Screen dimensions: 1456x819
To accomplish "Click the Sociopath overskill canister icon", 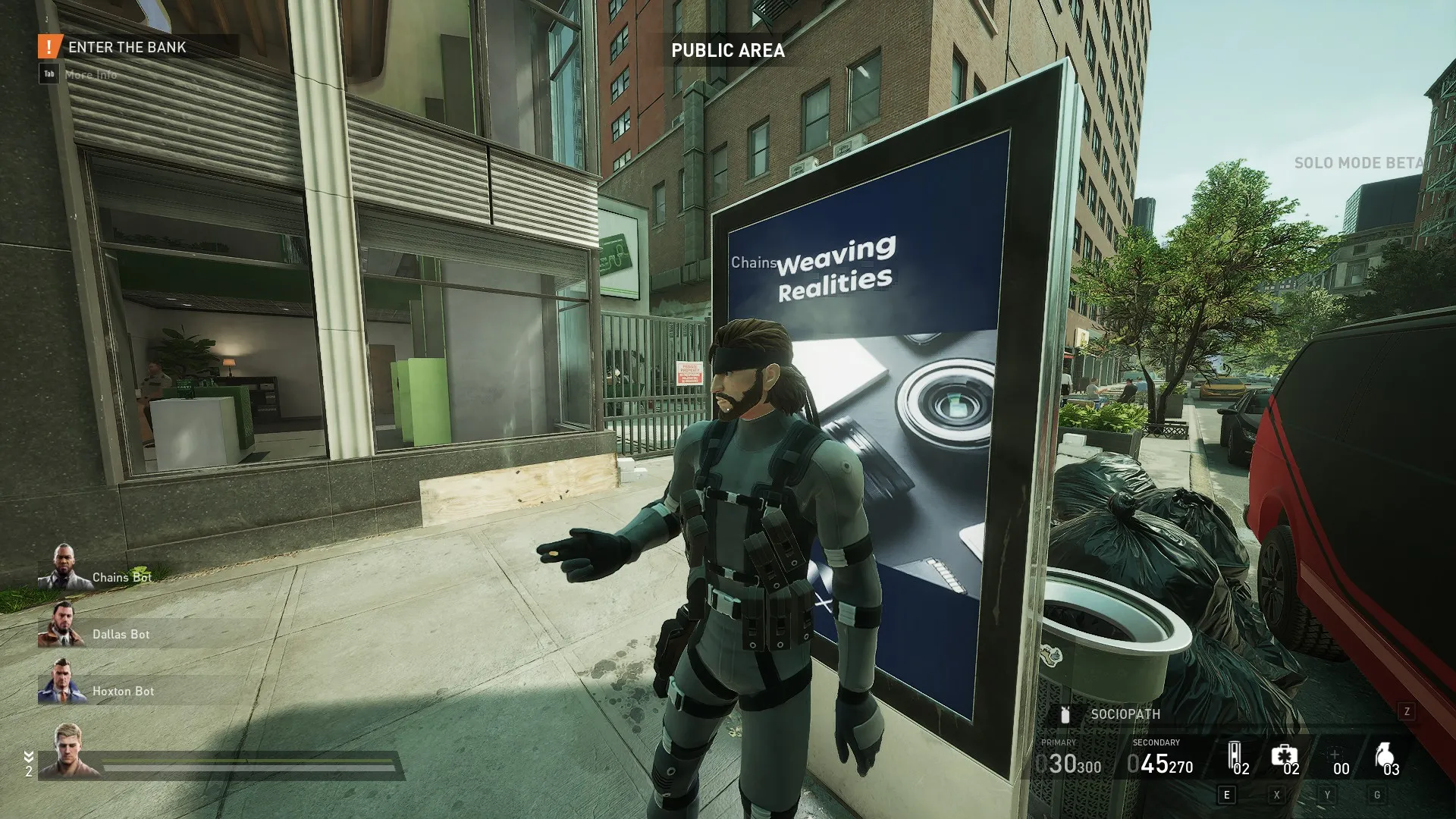I will (x=1065, y=714).
